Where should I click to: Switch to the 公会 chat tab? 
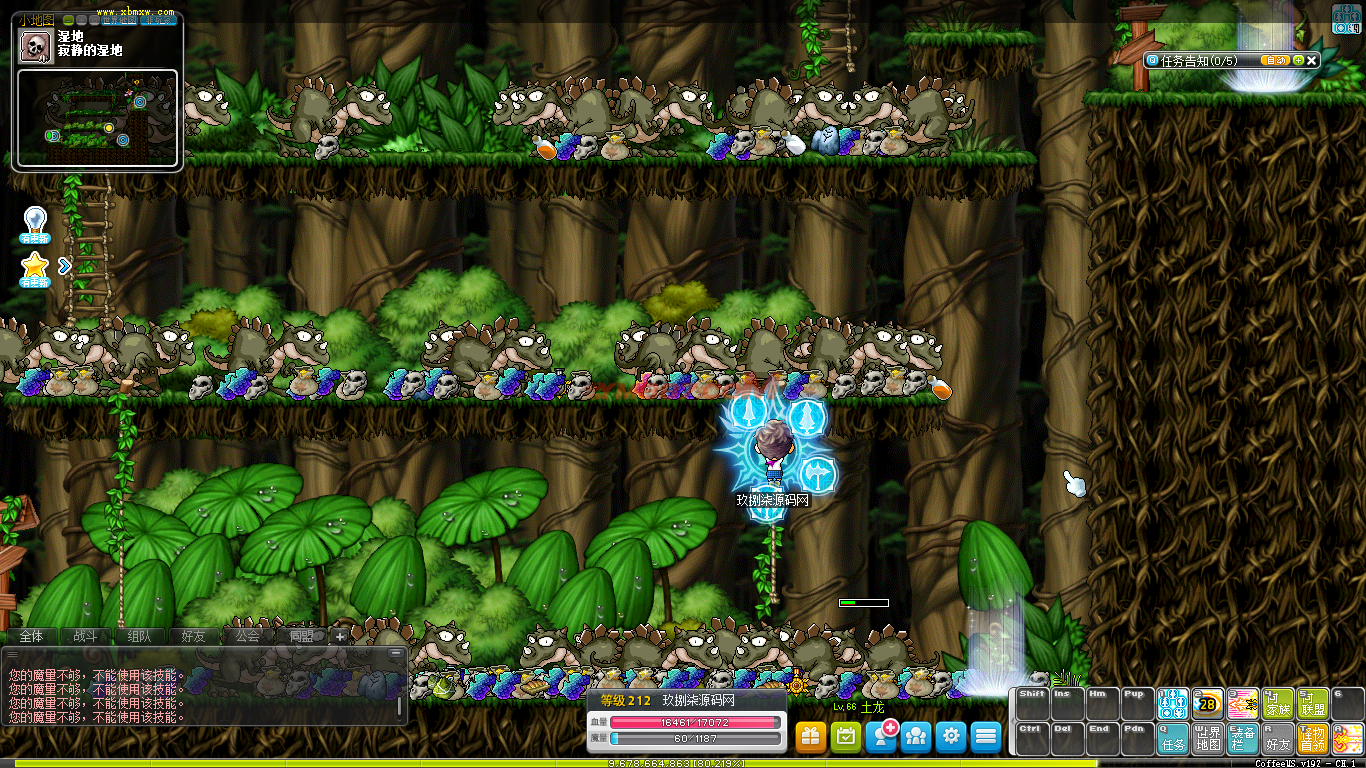tap(247, 636)
